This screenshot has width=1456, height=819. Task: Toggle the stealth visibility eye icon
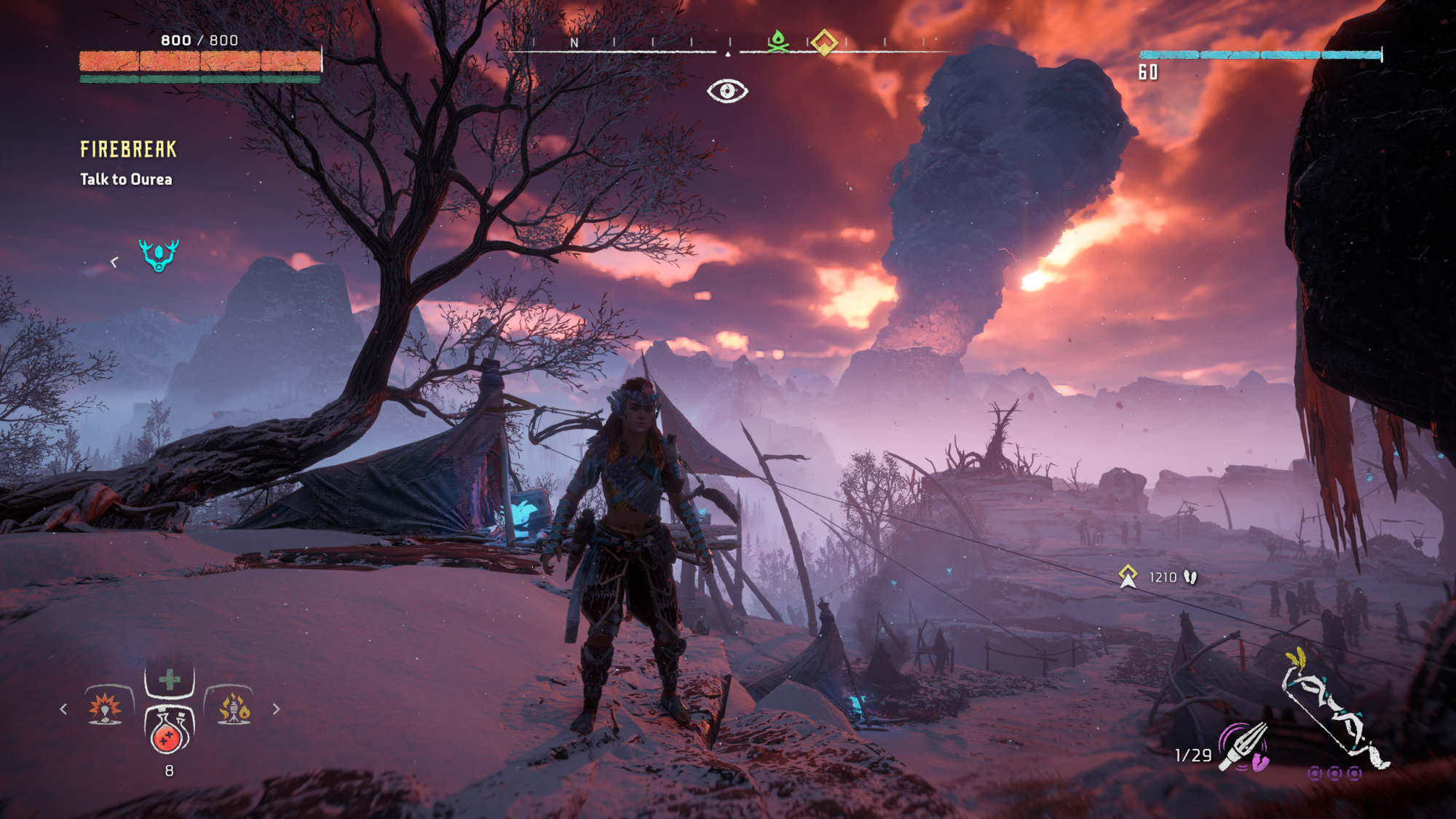click(727, 91)
